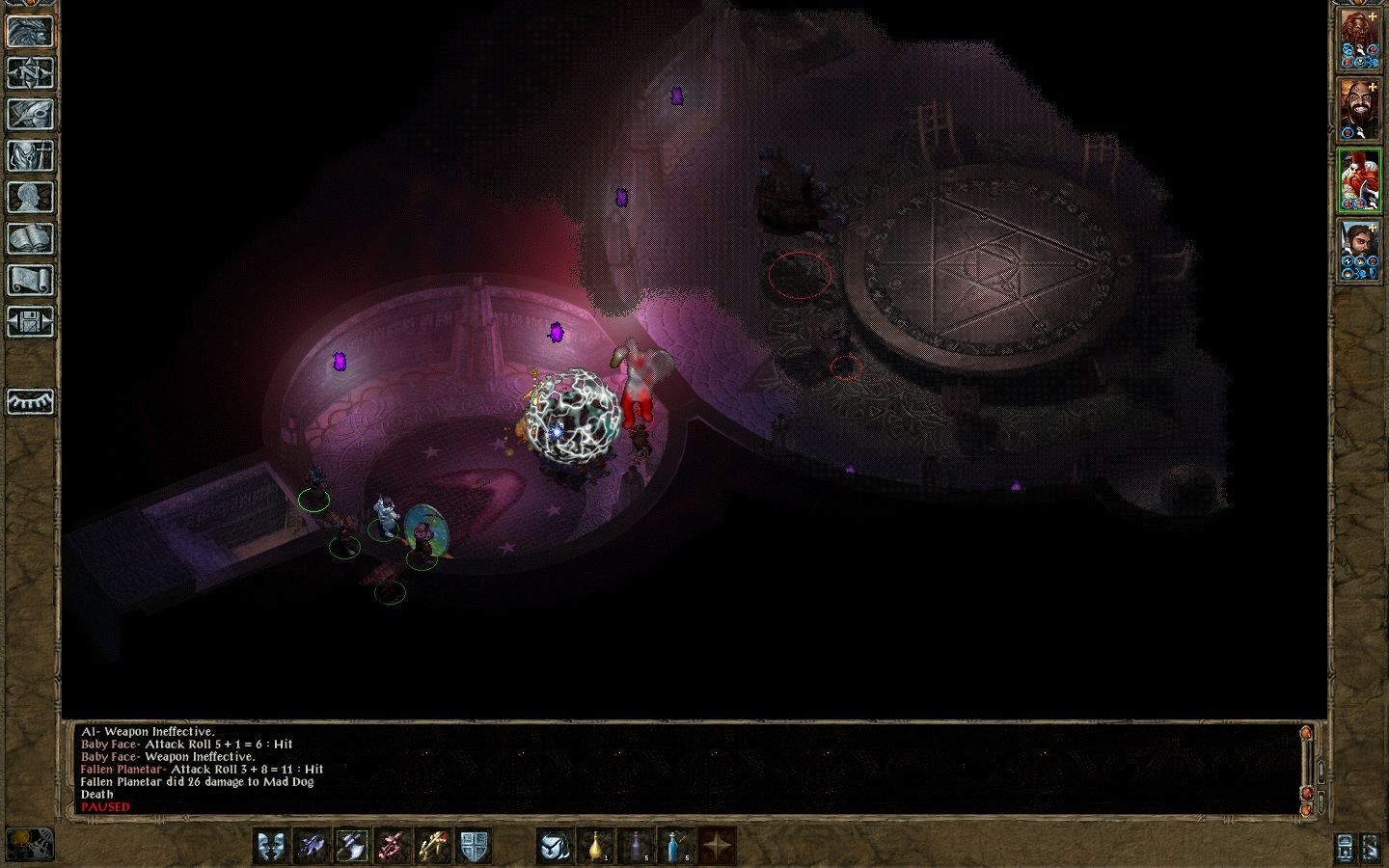Activate the shield guard action
Screen dimensions: 1389x868
[x=473, y=846]
